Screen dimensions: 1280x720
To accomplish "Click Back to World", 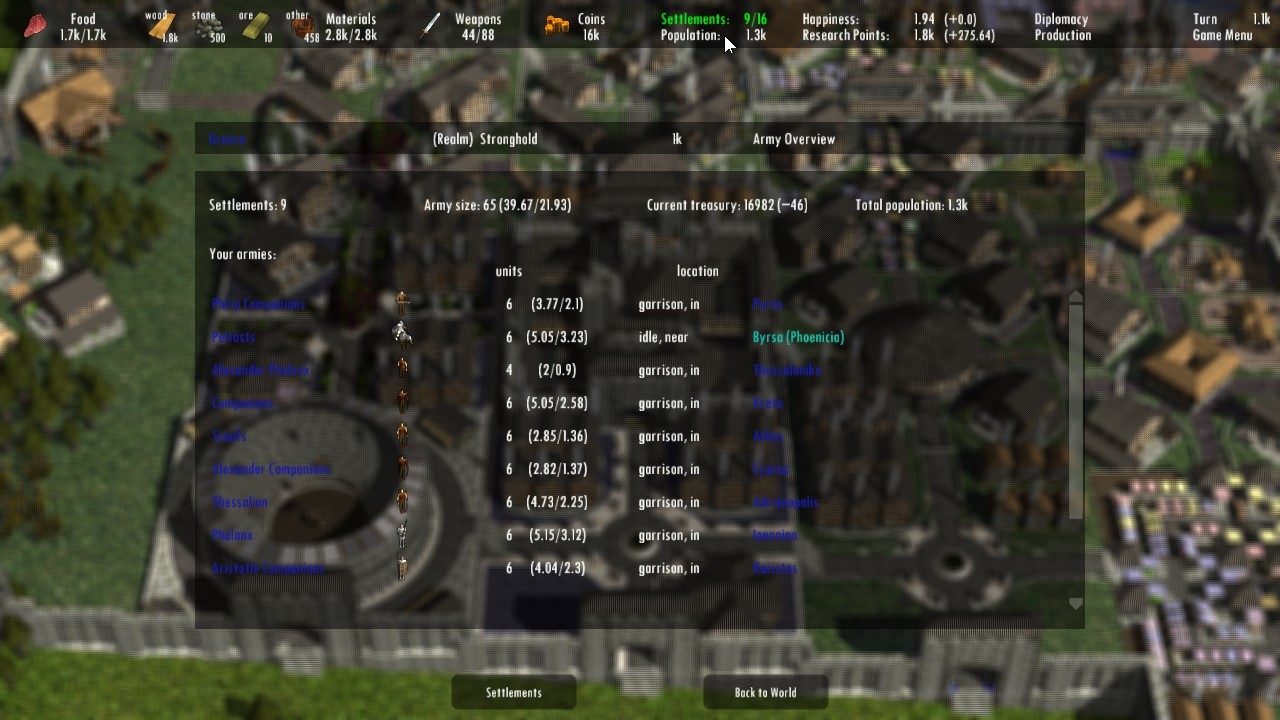I will click(x=765, y=691).
